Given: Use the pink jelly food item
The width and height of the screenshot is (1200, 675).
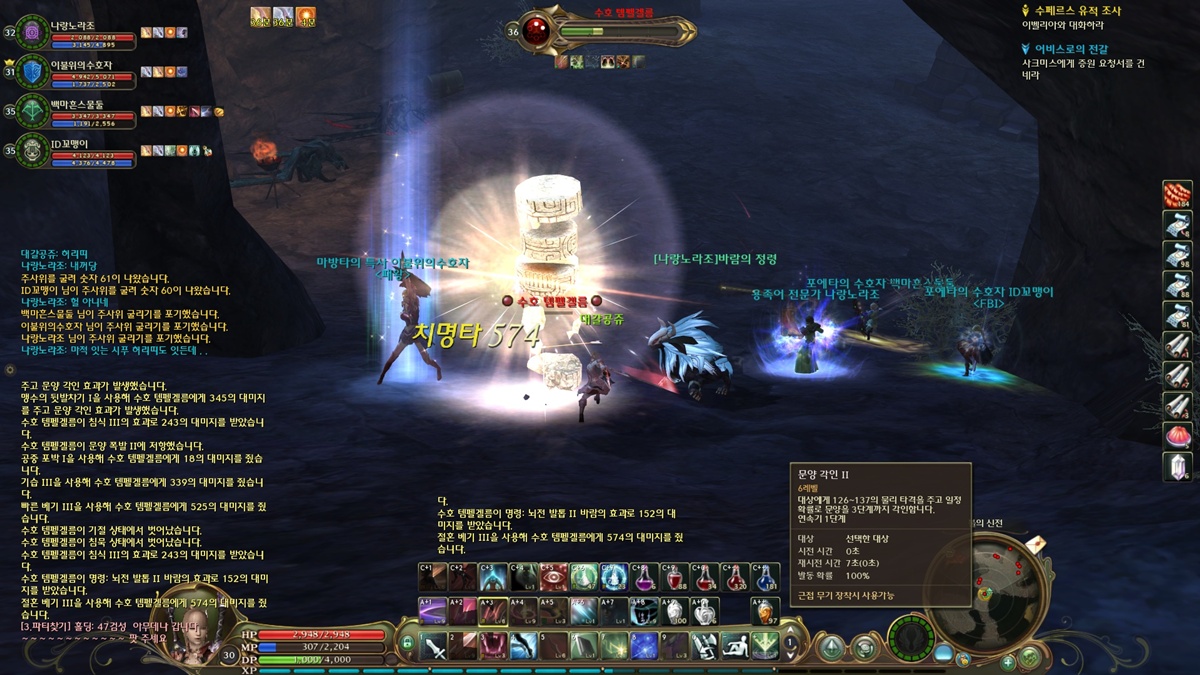Looking at the screenshot, I should point(1177,436).
